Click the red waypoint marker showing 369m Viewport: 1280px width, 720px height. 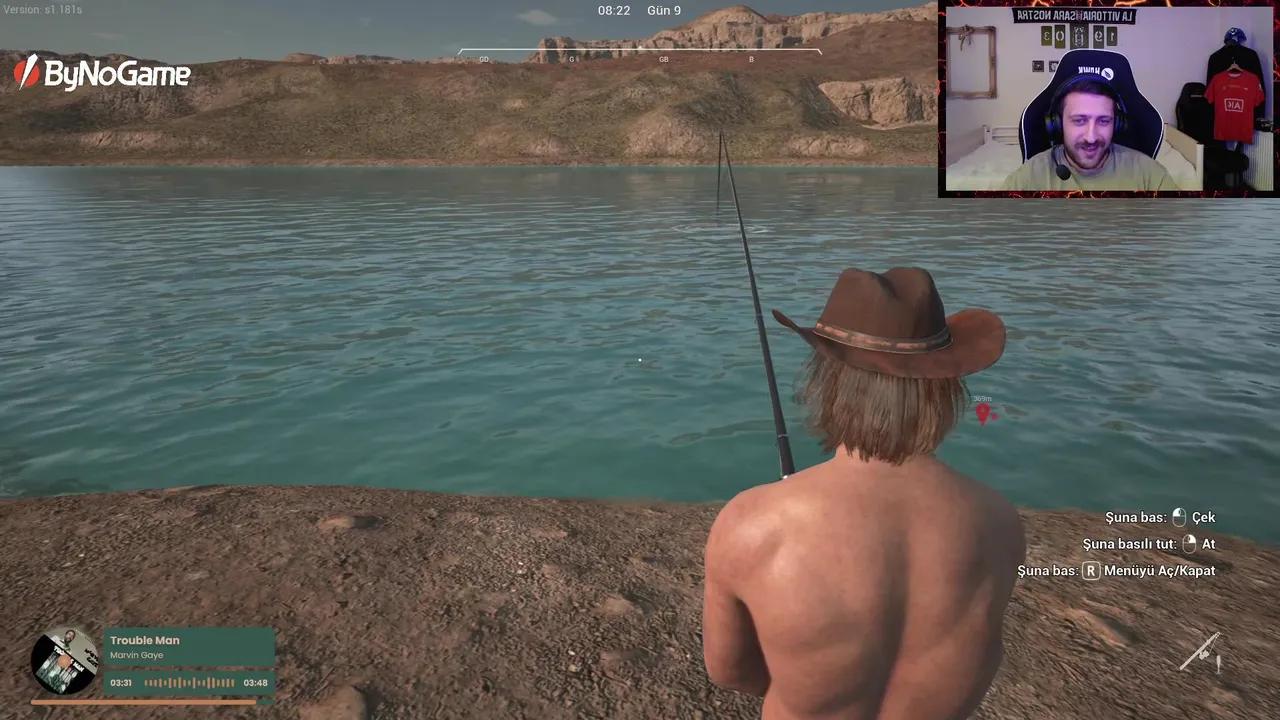(x=984, y=412)
